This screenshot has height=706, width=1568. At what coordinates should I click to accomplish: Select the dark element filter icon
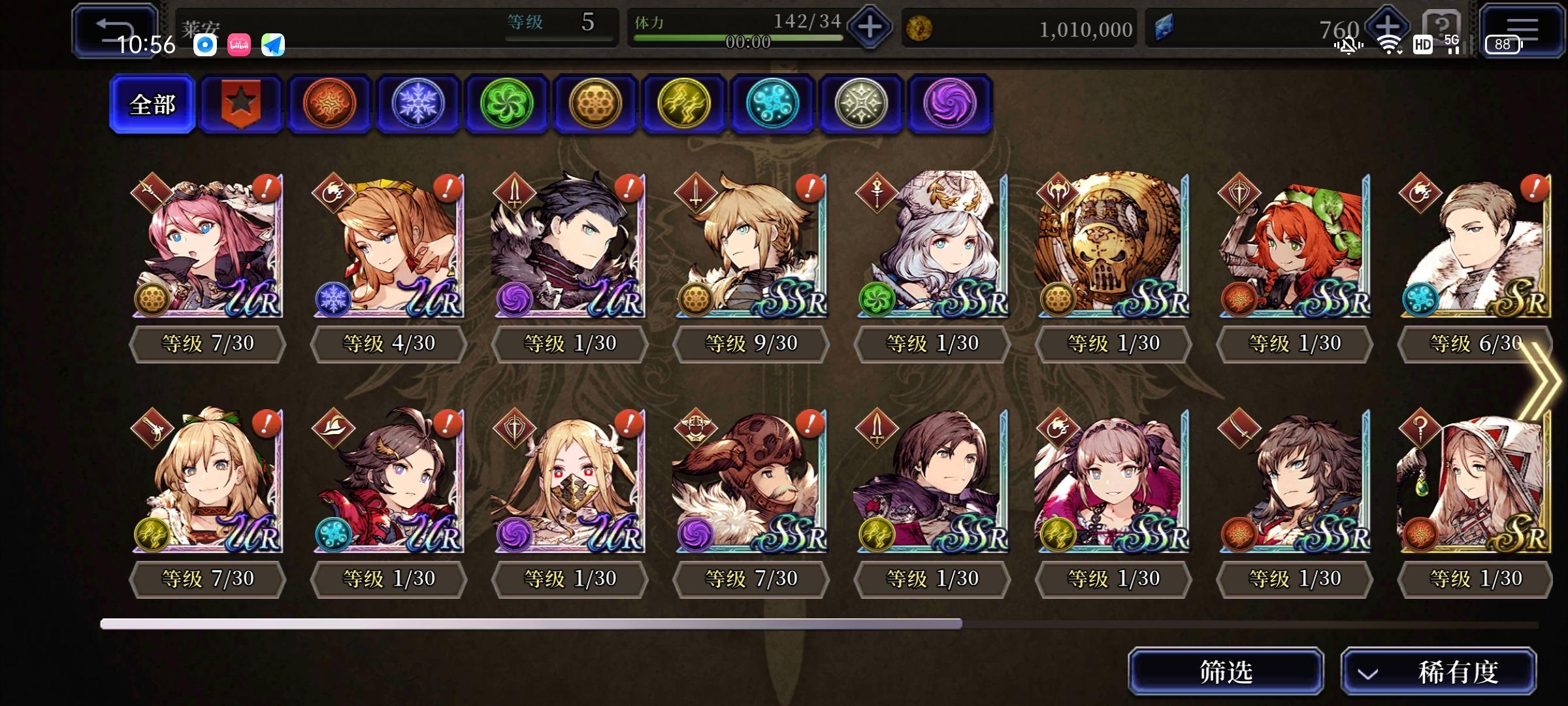(x=950, y=103)
